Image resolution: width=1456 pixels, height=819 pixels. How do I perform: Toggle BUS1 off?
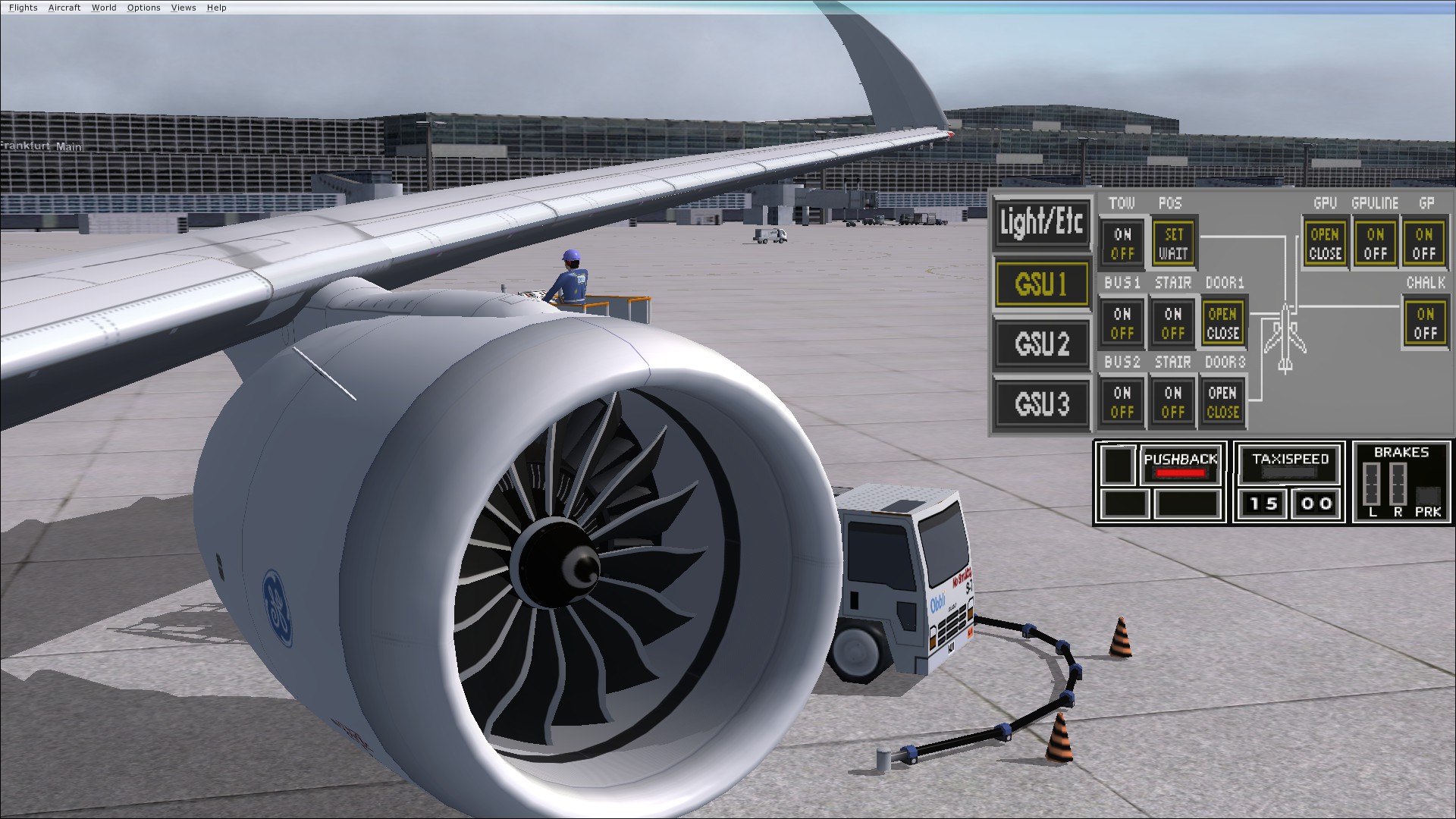(1121, 332)
